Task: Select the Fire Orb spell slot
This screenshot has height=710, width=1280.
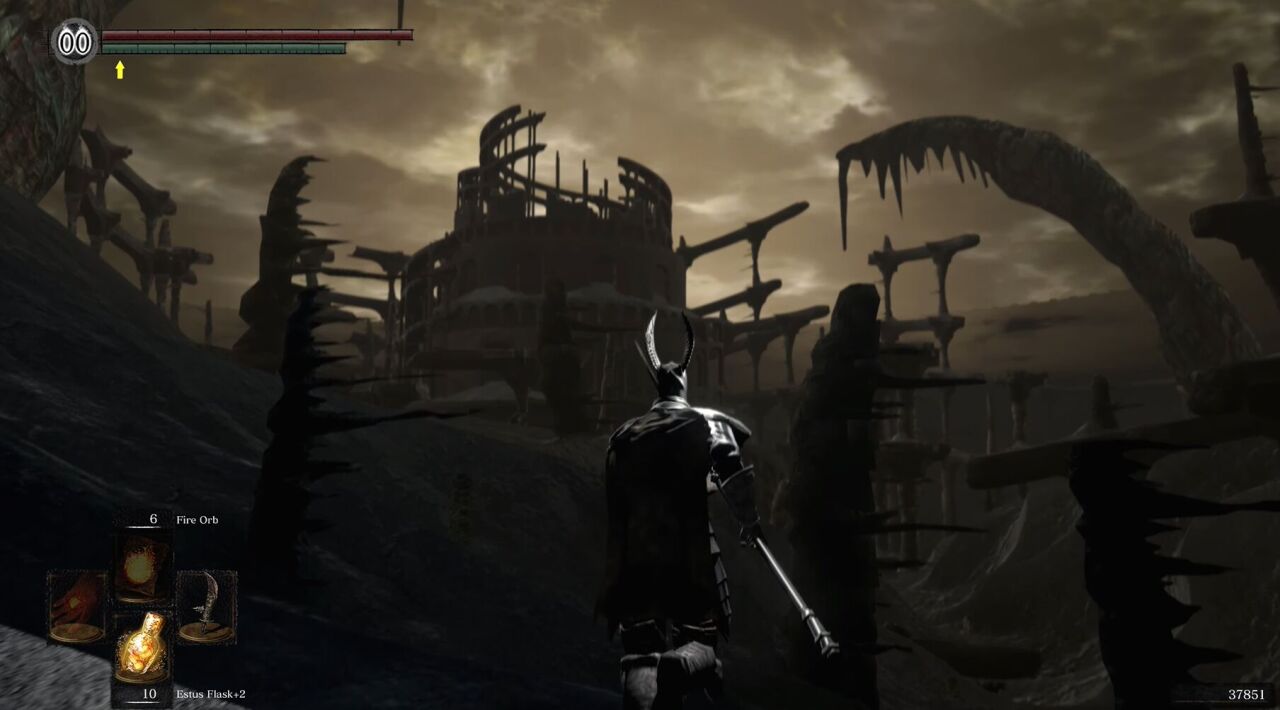Action: point(141,567)
